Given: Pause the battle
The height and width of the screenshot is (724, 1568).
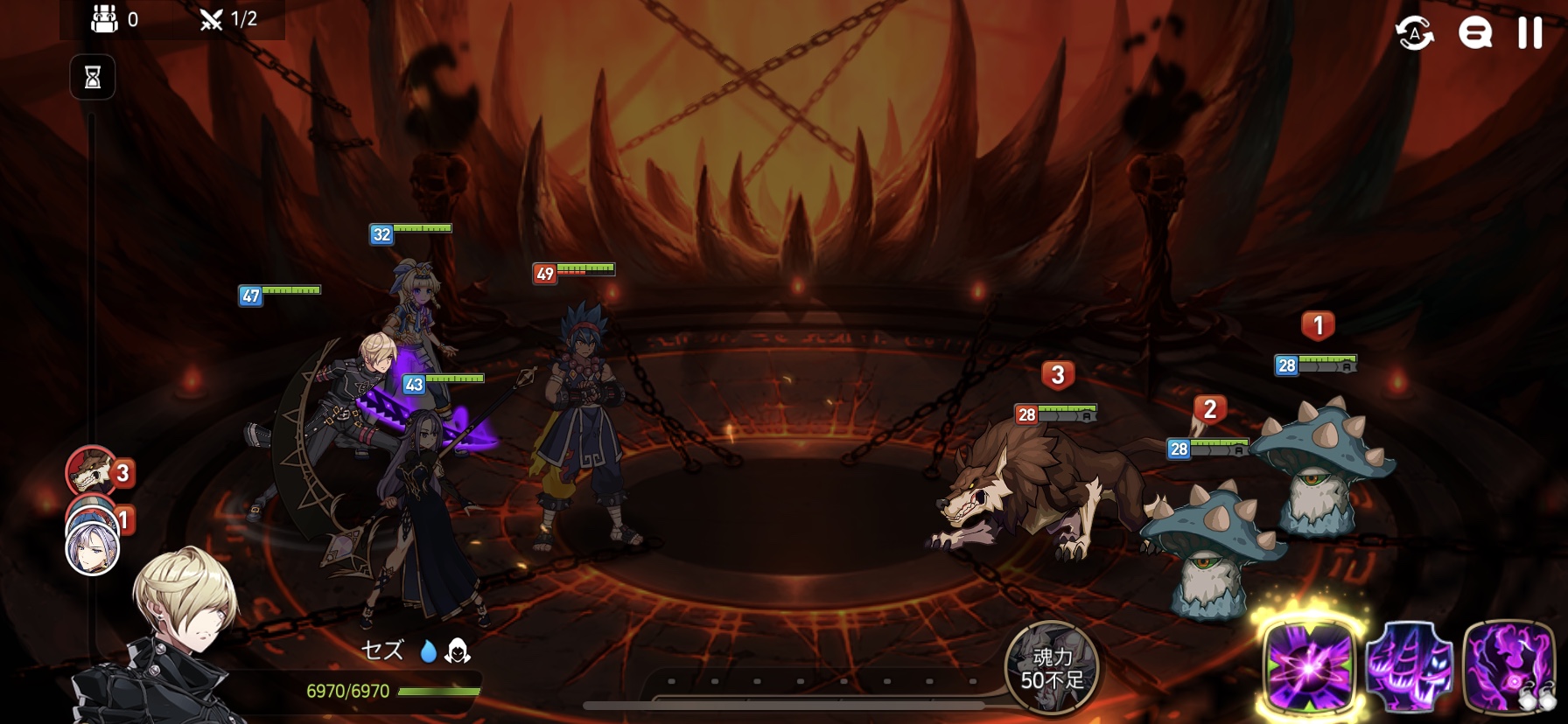Looking at the screenshot, I should pos(1529,33).
